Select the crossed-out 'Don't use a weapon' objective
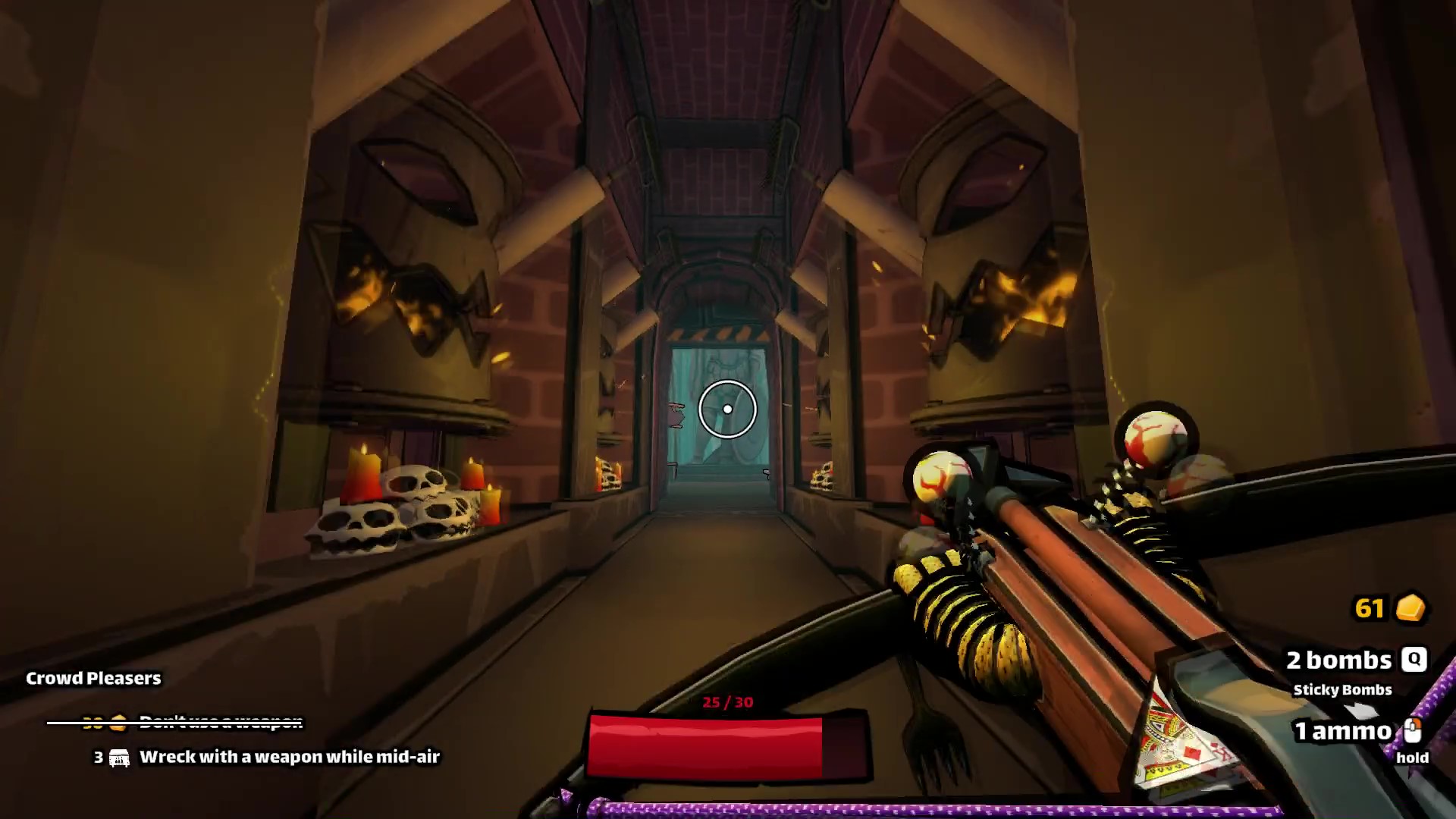1456x819 pixels. [220, 723]
